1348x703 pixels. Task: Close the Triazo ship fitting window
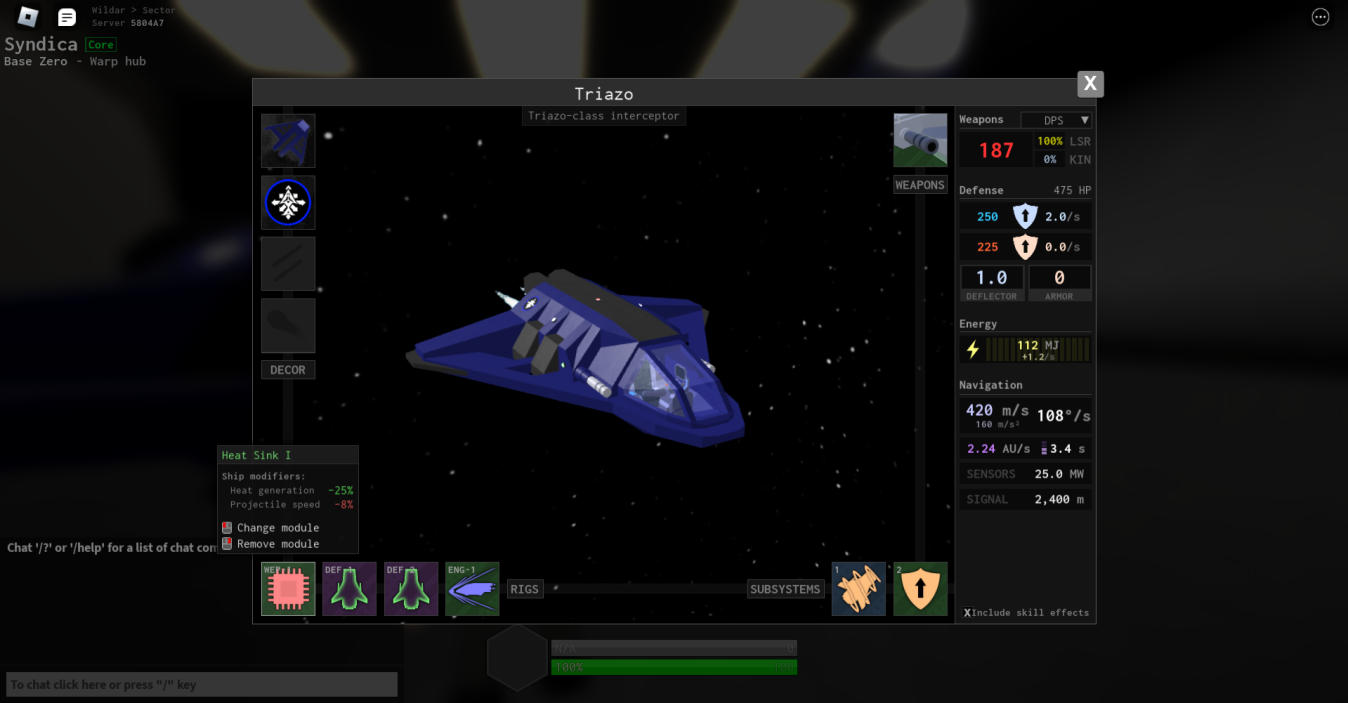point(1090,84)
